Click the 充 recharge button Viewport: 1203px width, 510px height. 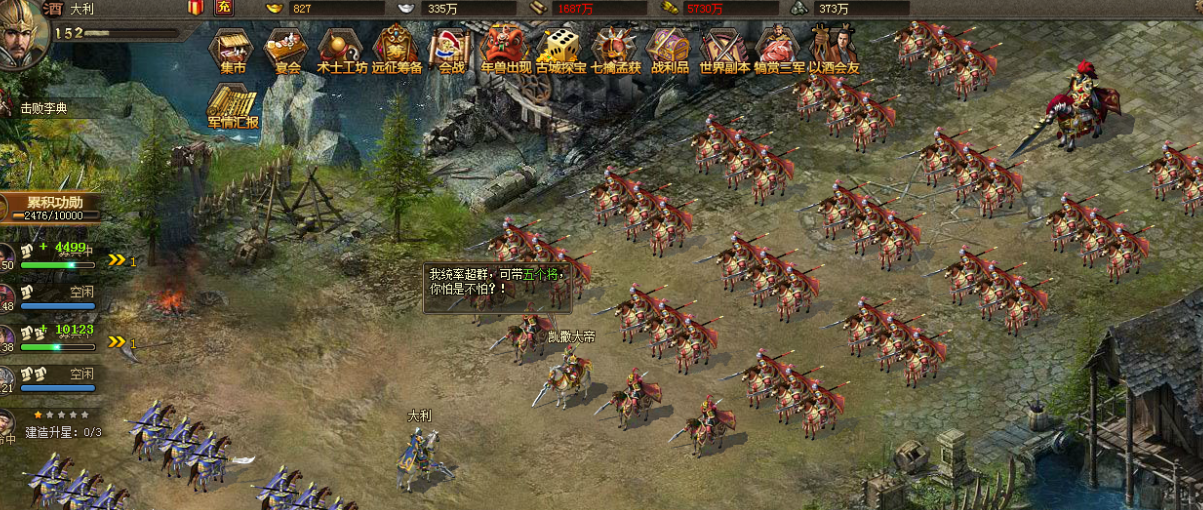tap(224, 8)
